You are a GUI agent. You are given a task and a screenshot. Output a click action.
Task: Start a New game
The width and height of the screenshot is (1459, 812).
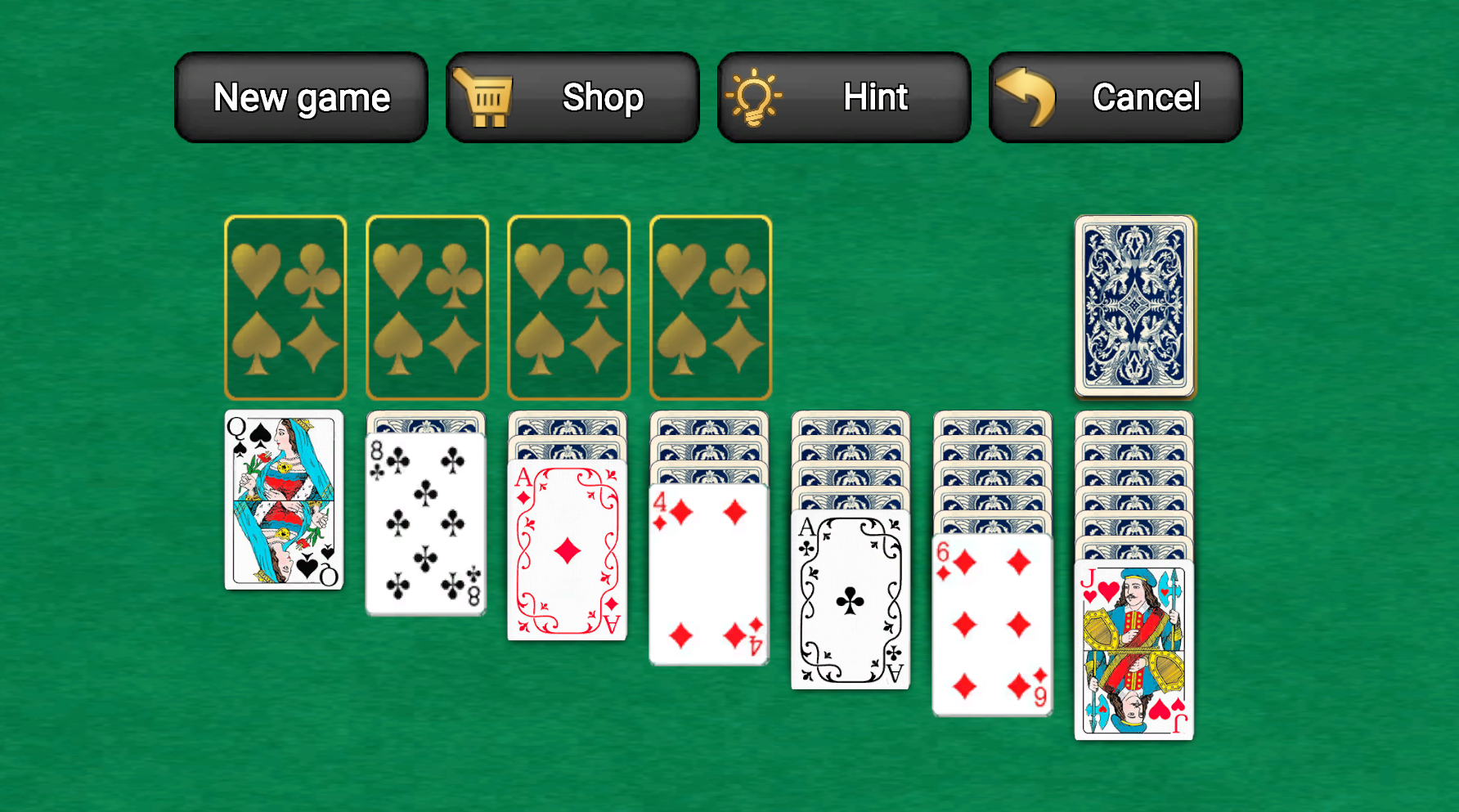(x=300, y=96)
